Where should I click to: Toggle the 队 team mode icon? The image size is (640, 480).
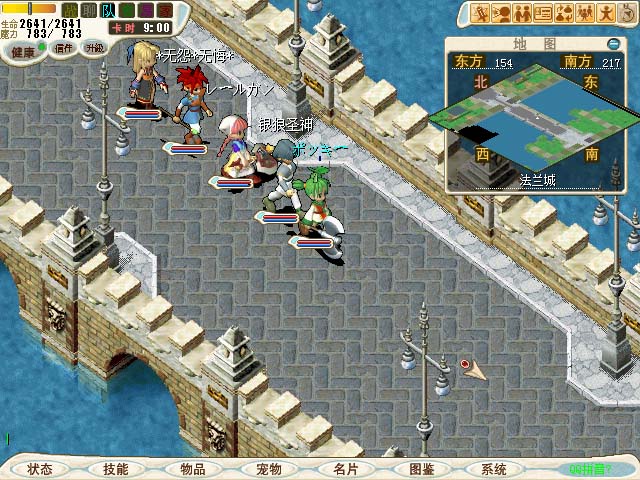(107, 10)
